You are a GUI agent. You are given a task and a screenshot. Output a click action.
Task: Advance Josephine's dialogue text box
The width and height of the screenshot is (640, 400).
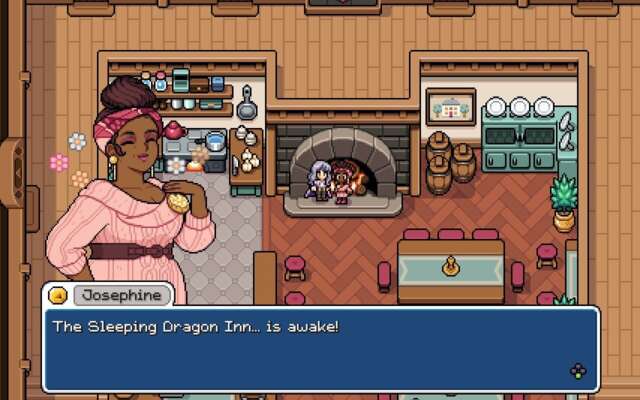pyautogui.click(x=578, y=371)
